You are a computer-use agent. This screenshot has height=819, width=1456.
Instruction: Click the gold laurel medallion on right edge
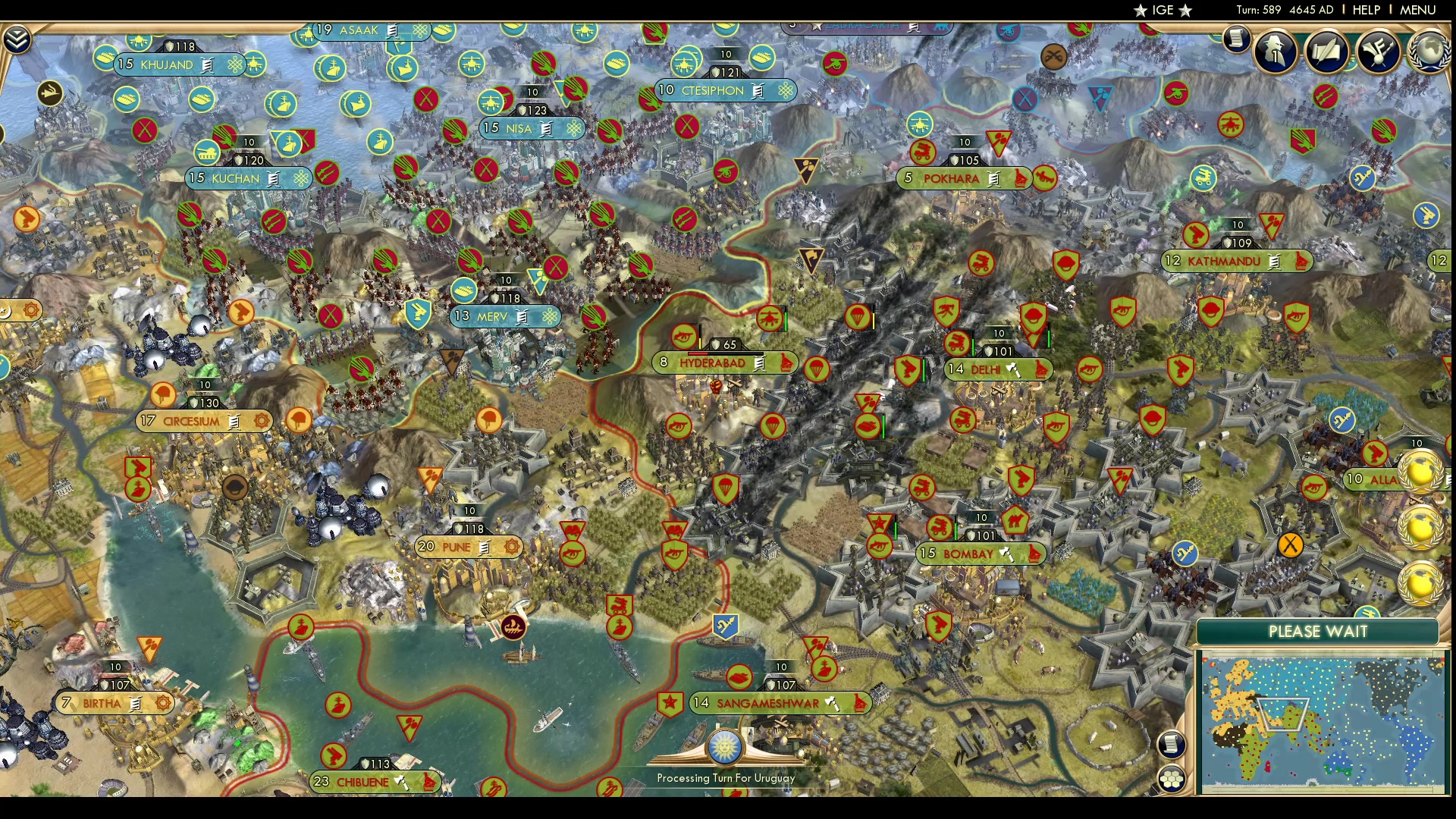(x=1423, y=471)
